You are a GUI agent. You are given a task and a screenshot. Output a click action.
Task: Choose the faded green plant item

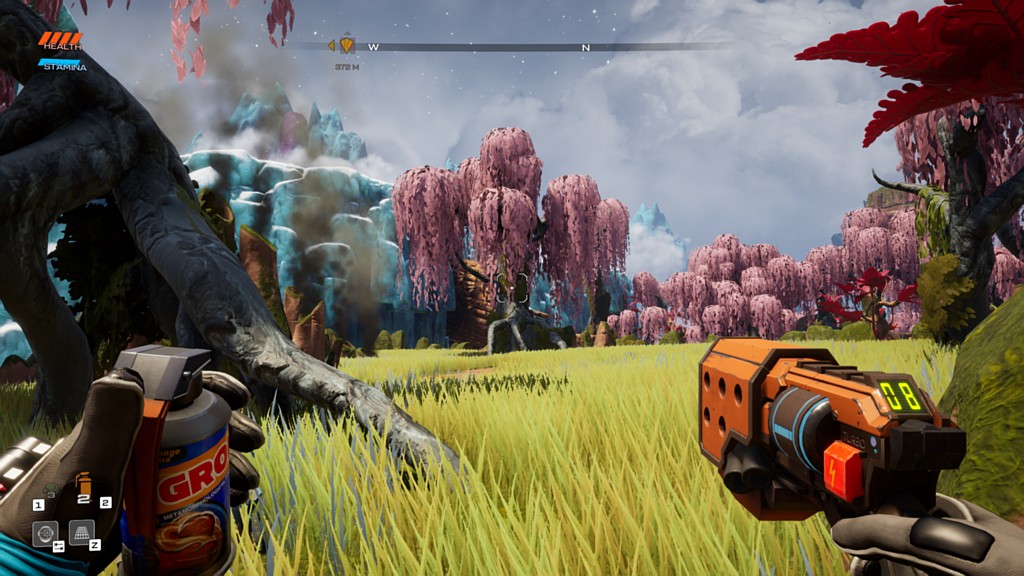(51, 492)
